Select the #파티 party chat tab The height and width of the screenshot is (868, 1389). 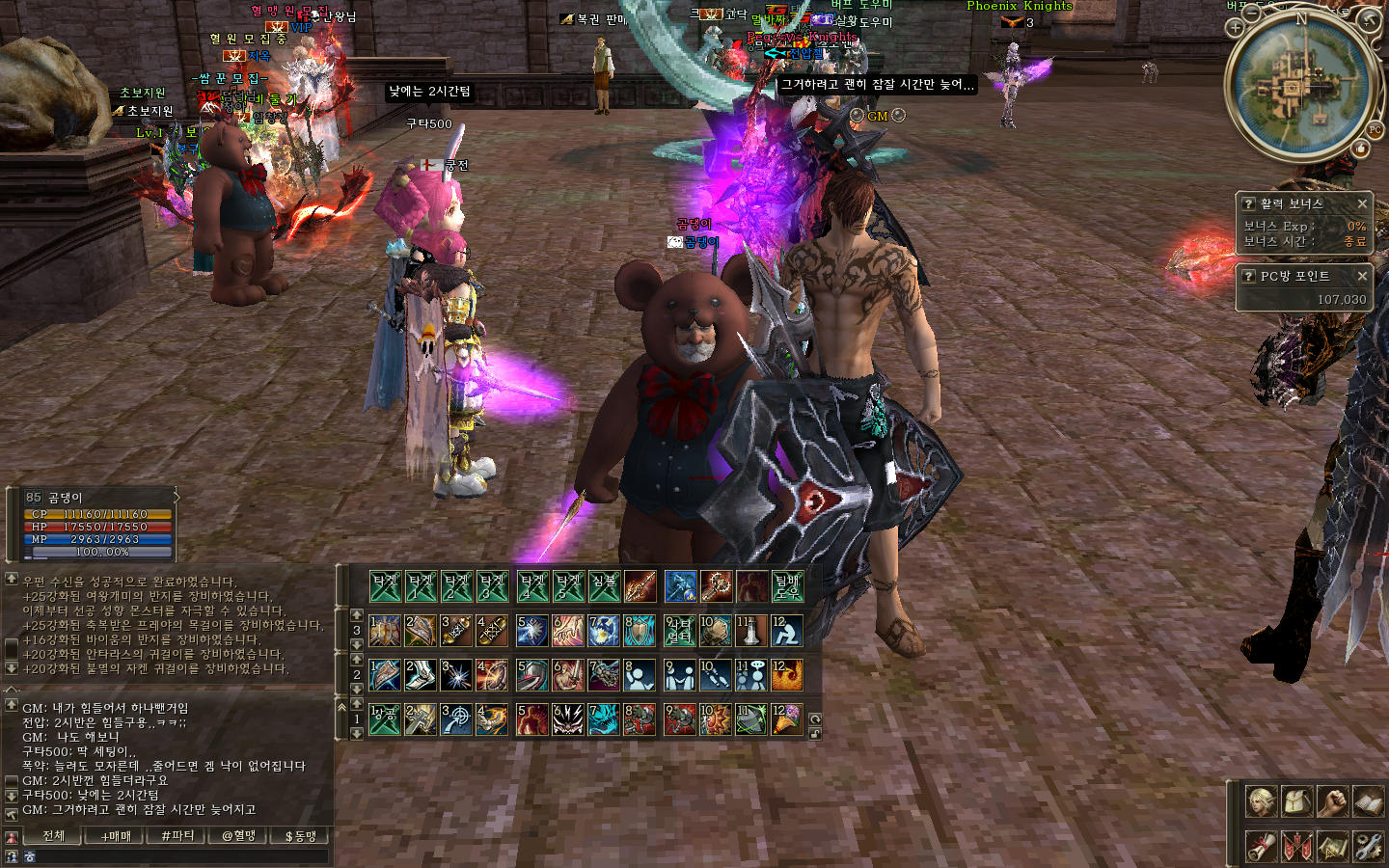coord(177,836)
